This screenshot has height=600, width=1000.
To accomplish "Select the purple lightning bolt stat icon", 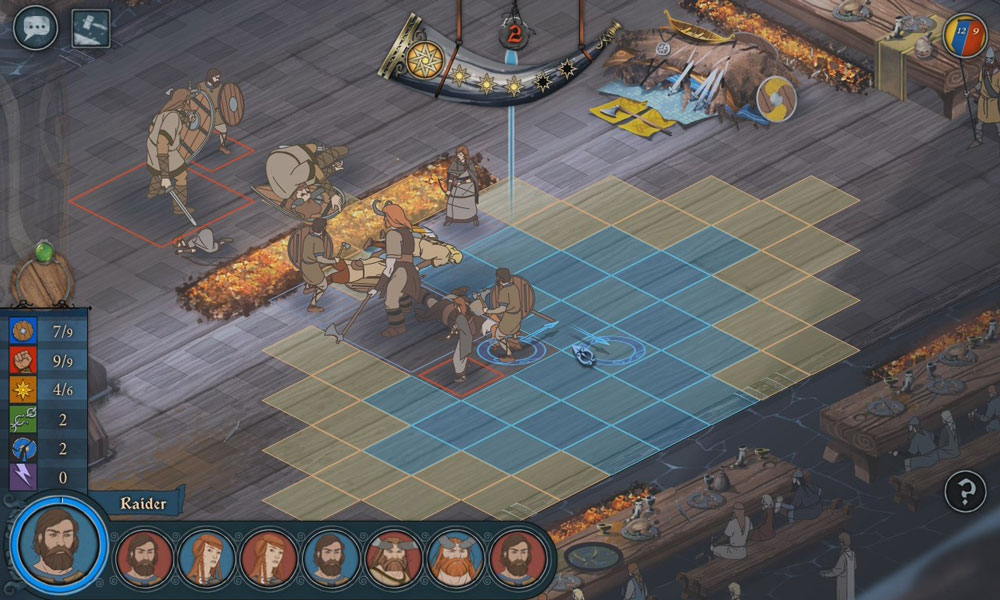I will coord(23,477).
